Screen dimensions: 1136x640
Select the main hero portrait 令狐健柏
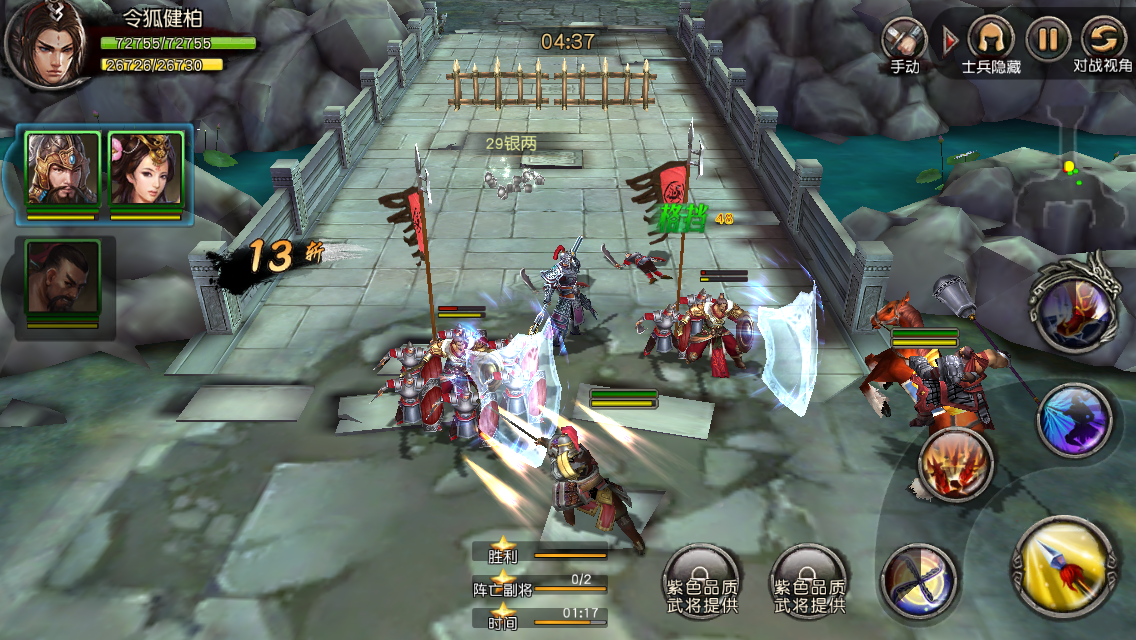tap(44, 43)
